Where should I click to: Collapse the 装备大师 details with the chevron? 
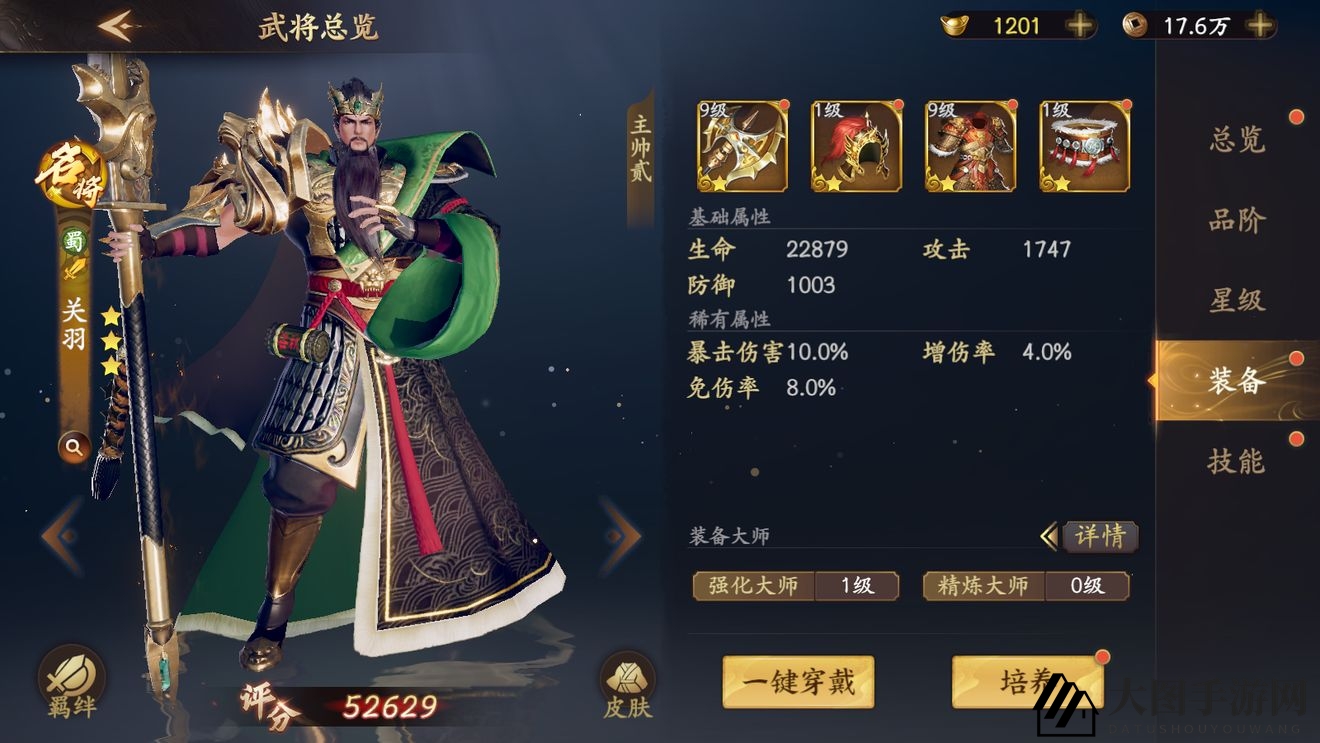[1049, 537]
